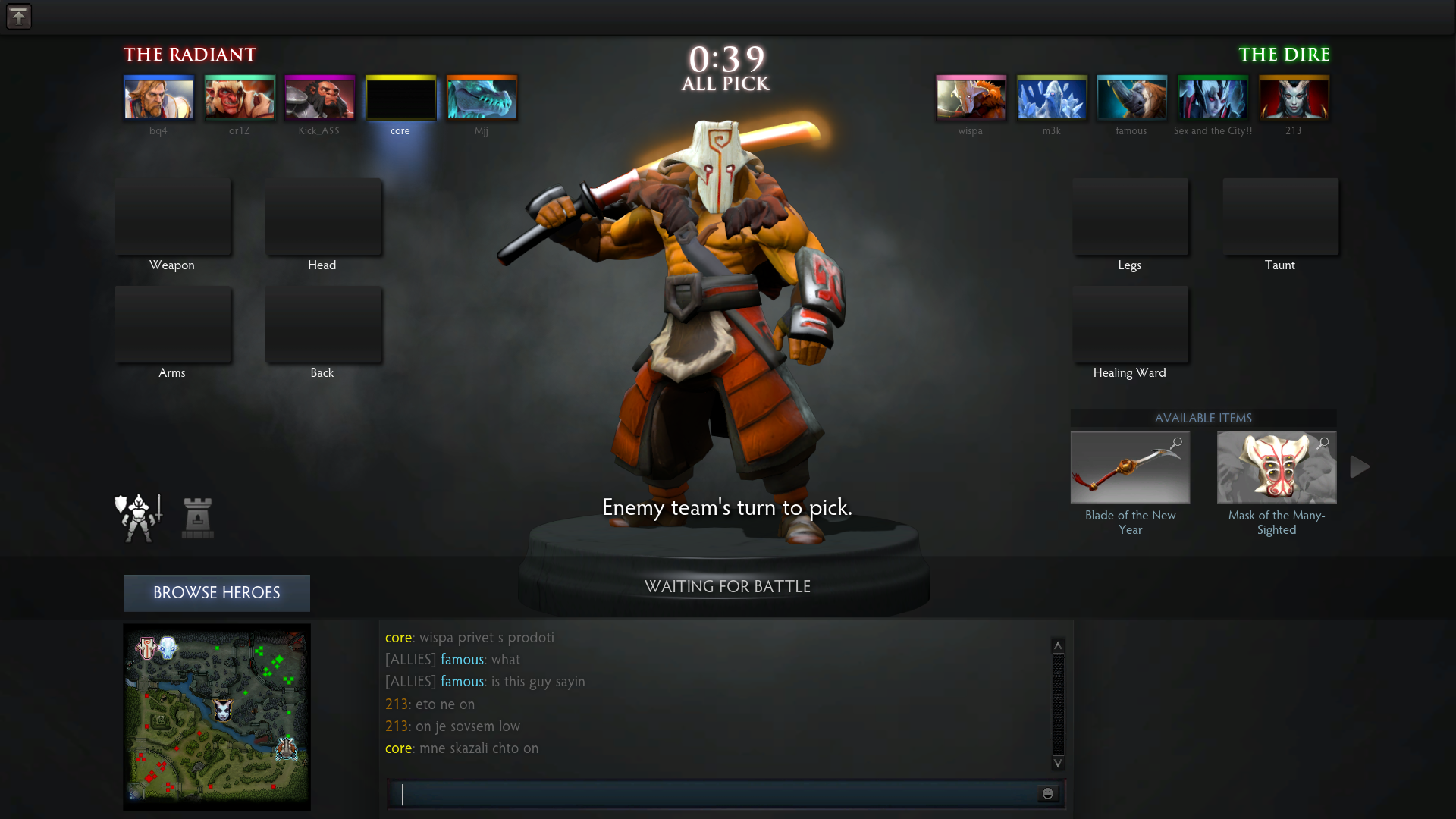Viewport: 1456px width, 819px height.
Task: Click the top-left upward arrow button
Action: (x=19, y=17)
